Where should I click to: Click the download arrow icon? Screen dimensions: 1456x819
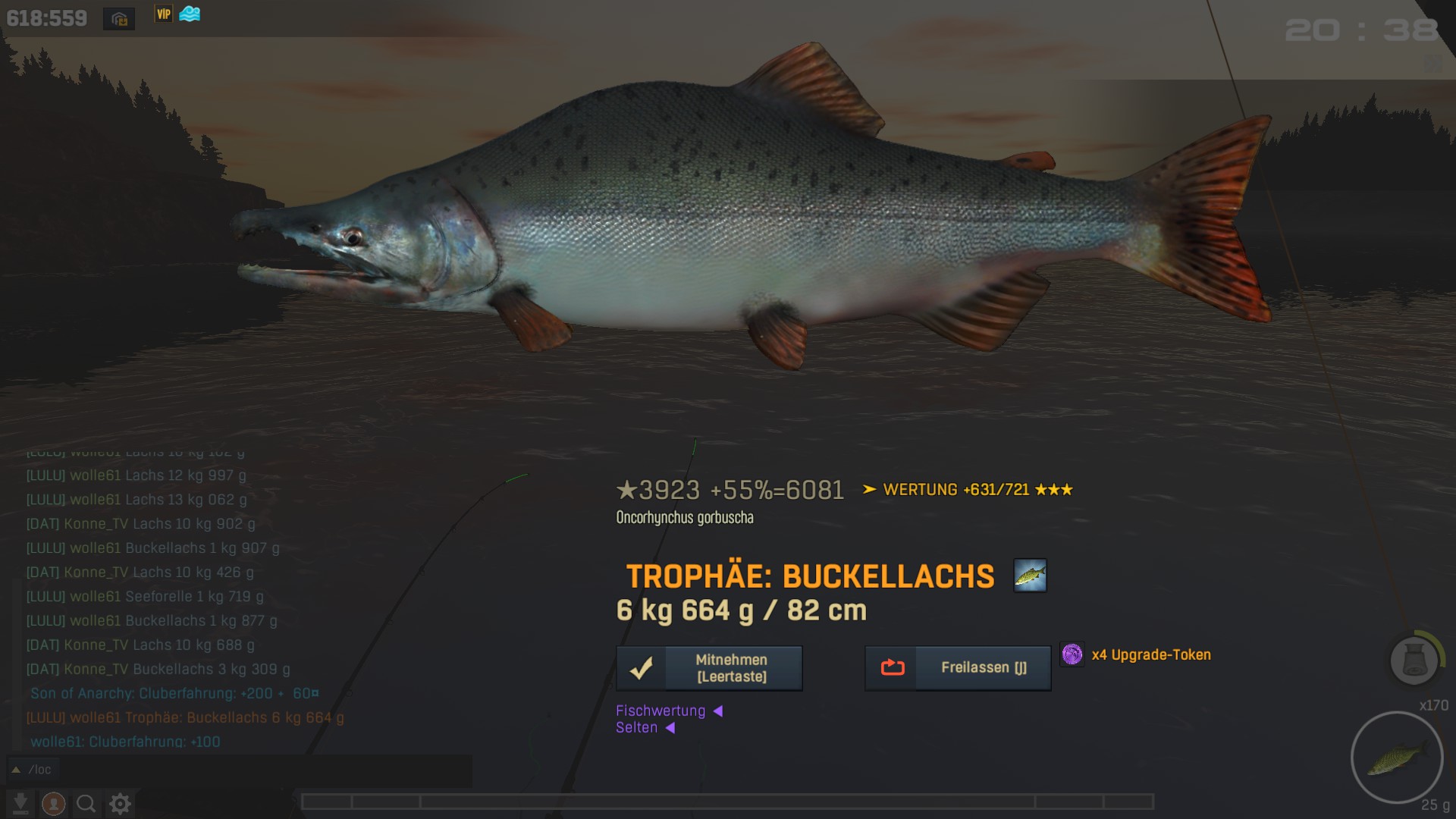click(20, 803)
